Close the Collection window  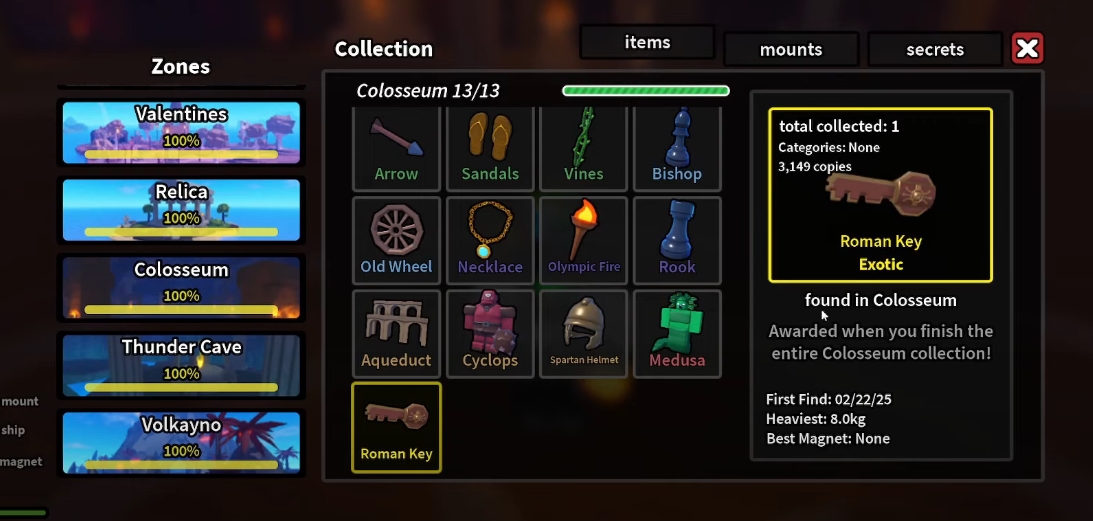pyautogui.click(x=1027, y=48)
